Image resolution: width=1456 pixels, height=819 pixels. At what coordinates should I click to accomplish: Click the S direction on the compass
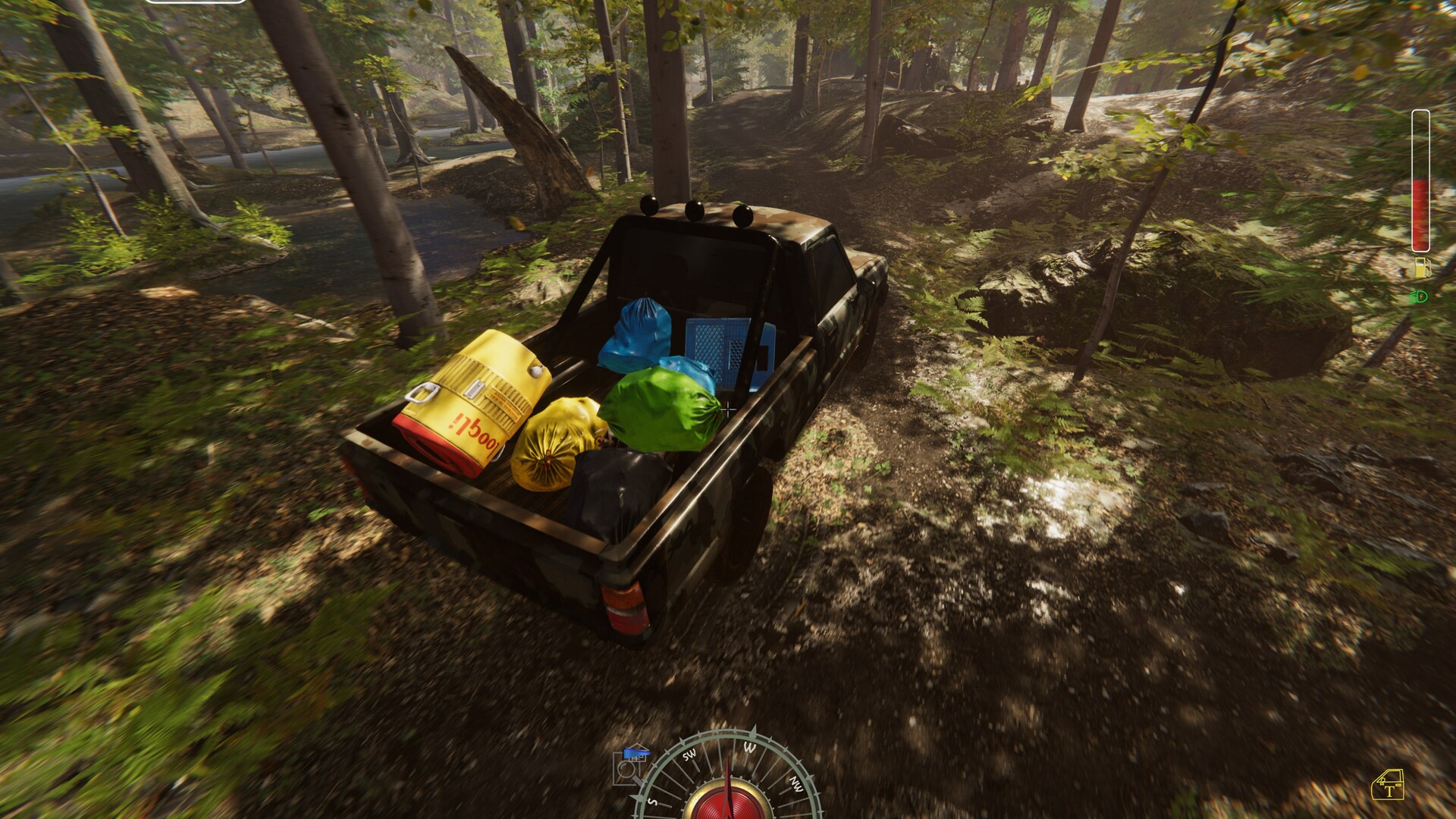(x=652, y=802)
